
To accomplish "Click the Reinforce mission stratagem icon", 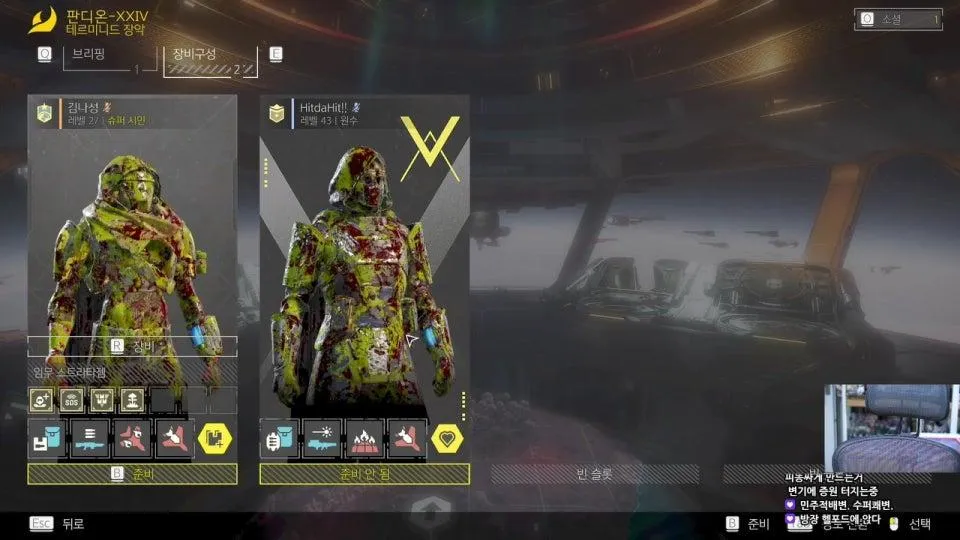I will coord(42,401).
